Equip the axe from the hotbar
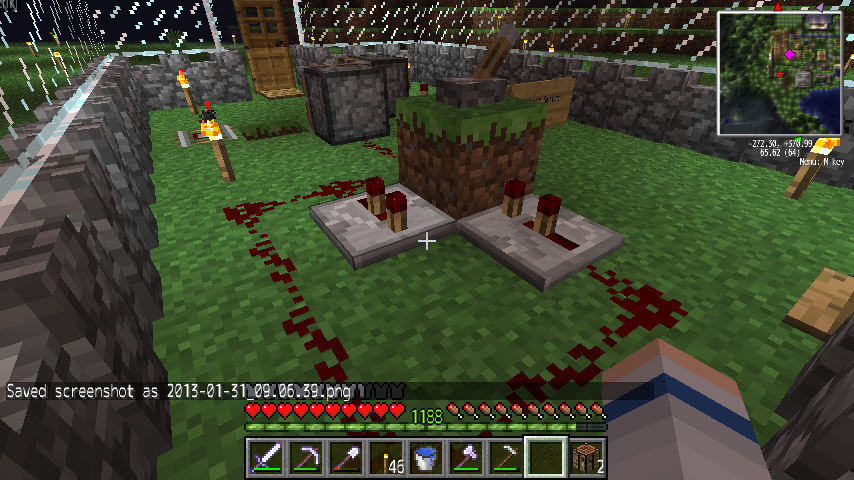This screenshot has width=854, height=480. 466,459
